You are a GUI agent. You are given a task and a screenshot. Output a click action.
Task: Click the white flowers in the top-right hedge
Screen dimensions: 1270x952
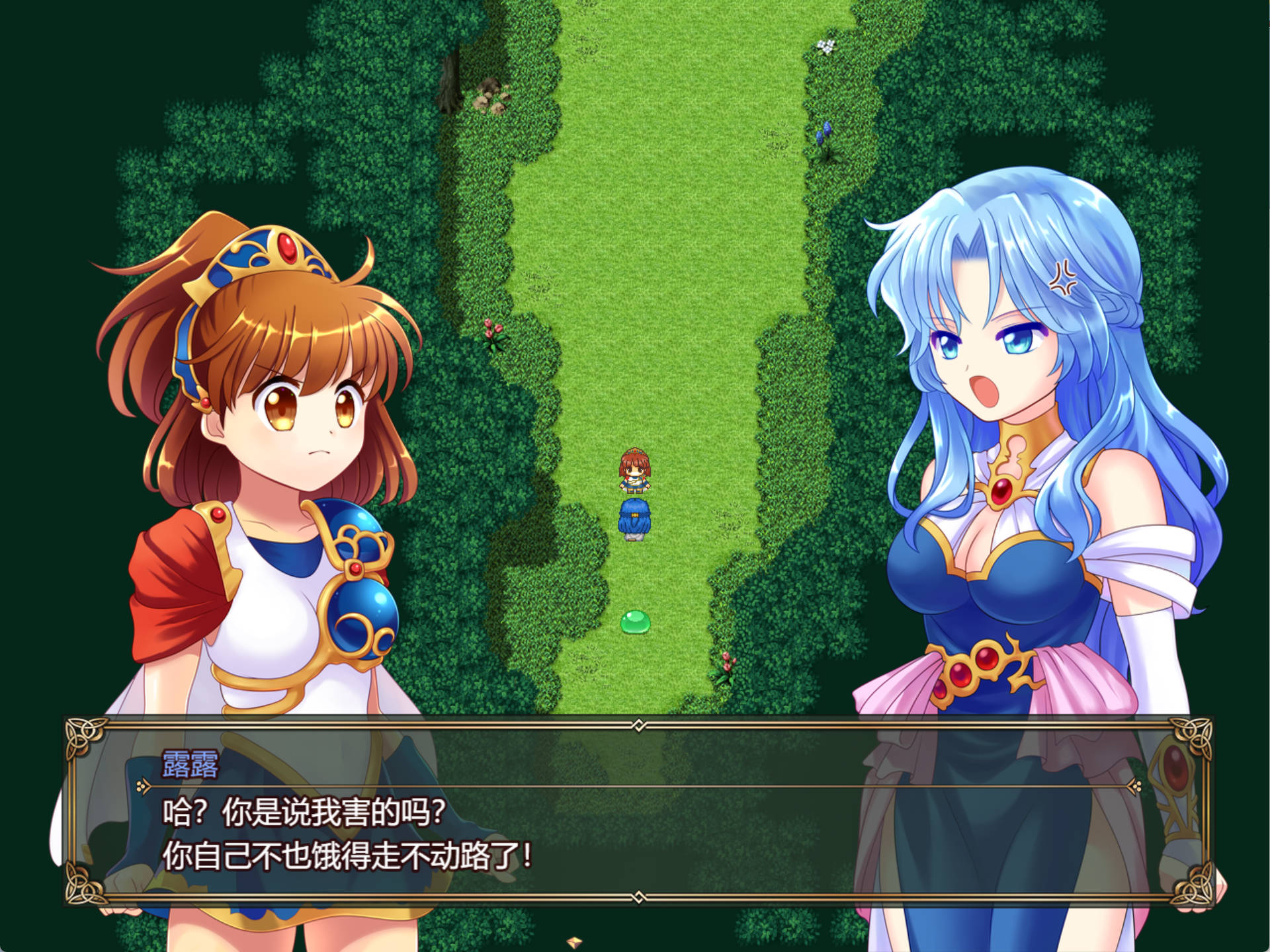(x=825, y=45)
